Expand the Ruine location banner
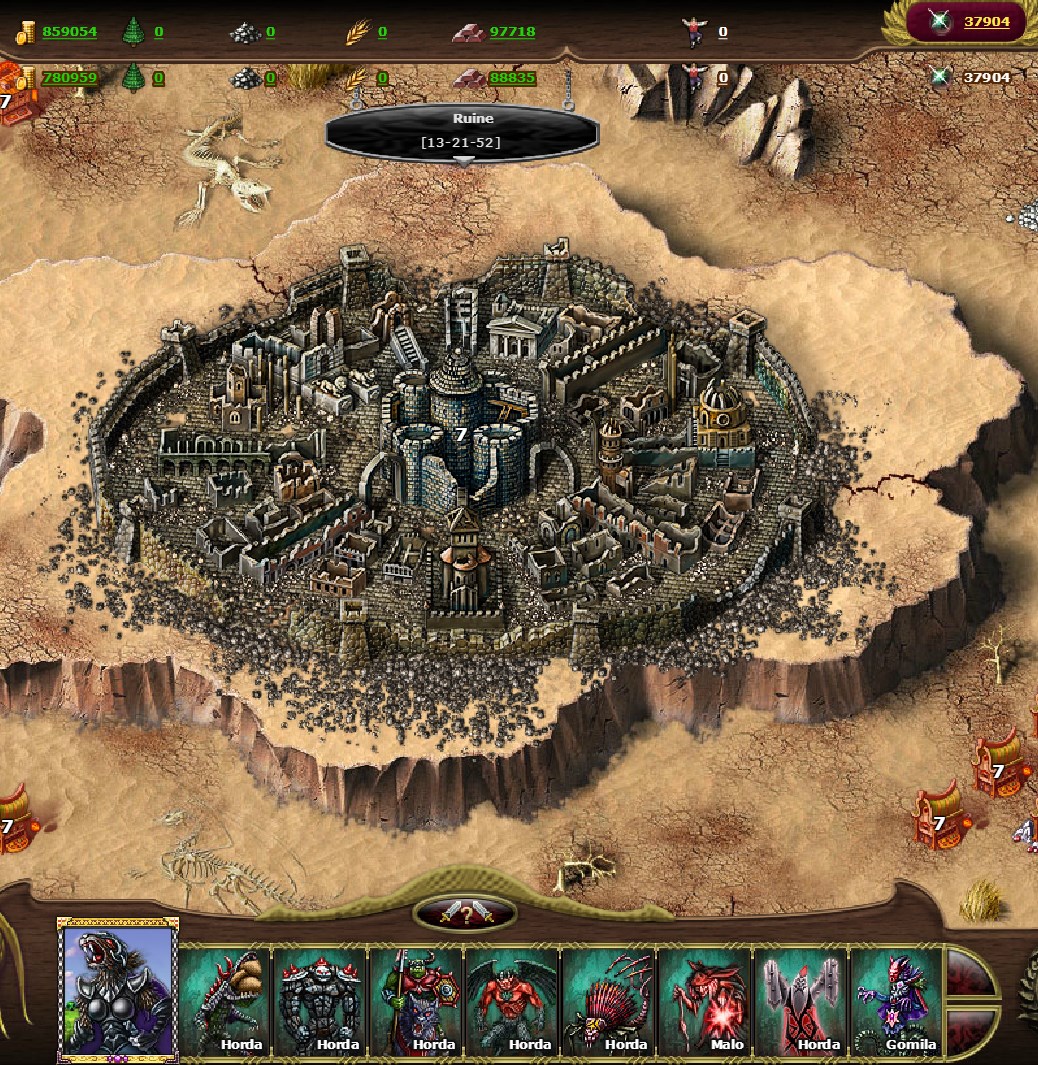1038x1065 pixels. click(462, 132)
